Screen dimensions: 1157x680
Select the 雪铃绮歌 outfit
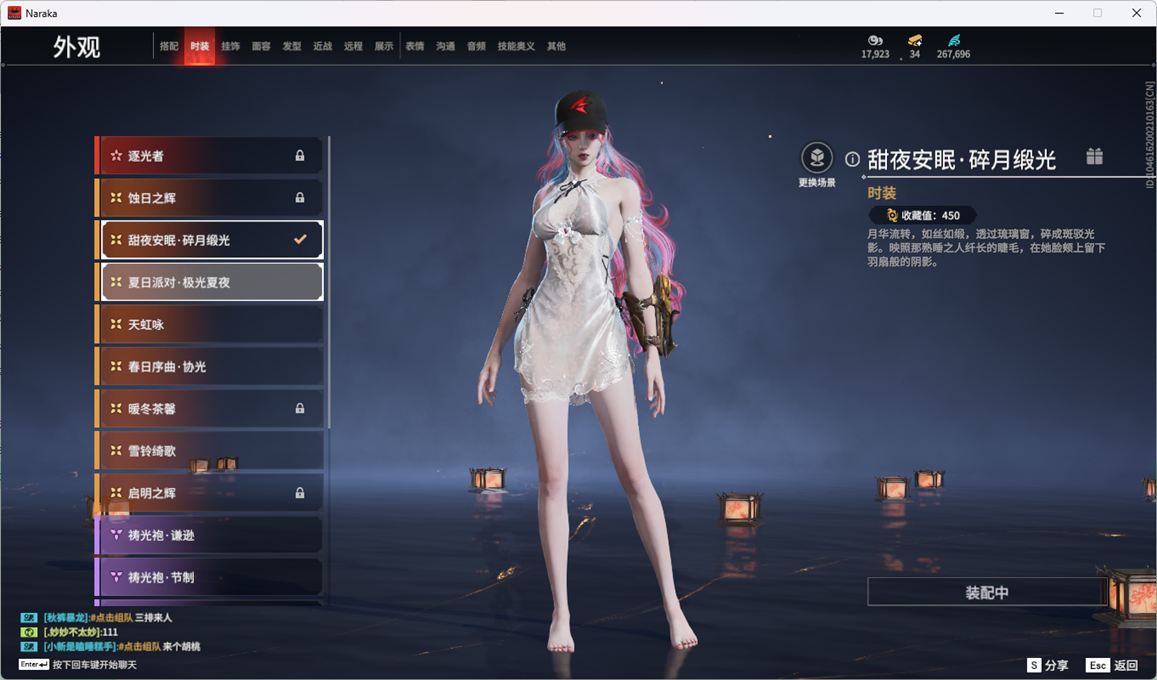coord(210,451)
